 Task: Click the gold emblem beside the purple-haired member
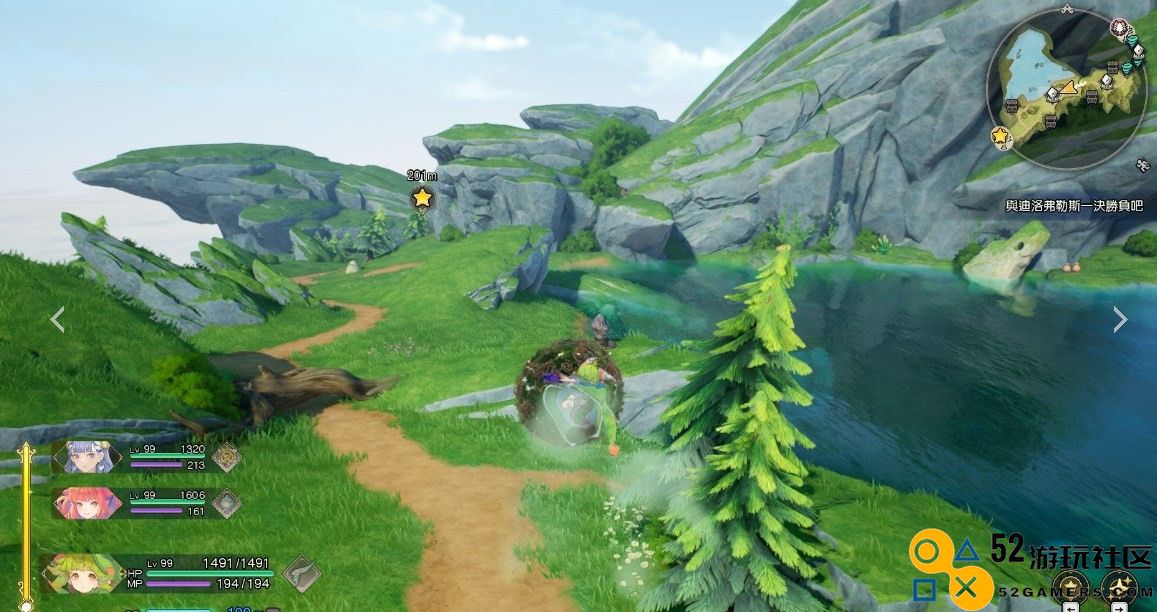227,457
